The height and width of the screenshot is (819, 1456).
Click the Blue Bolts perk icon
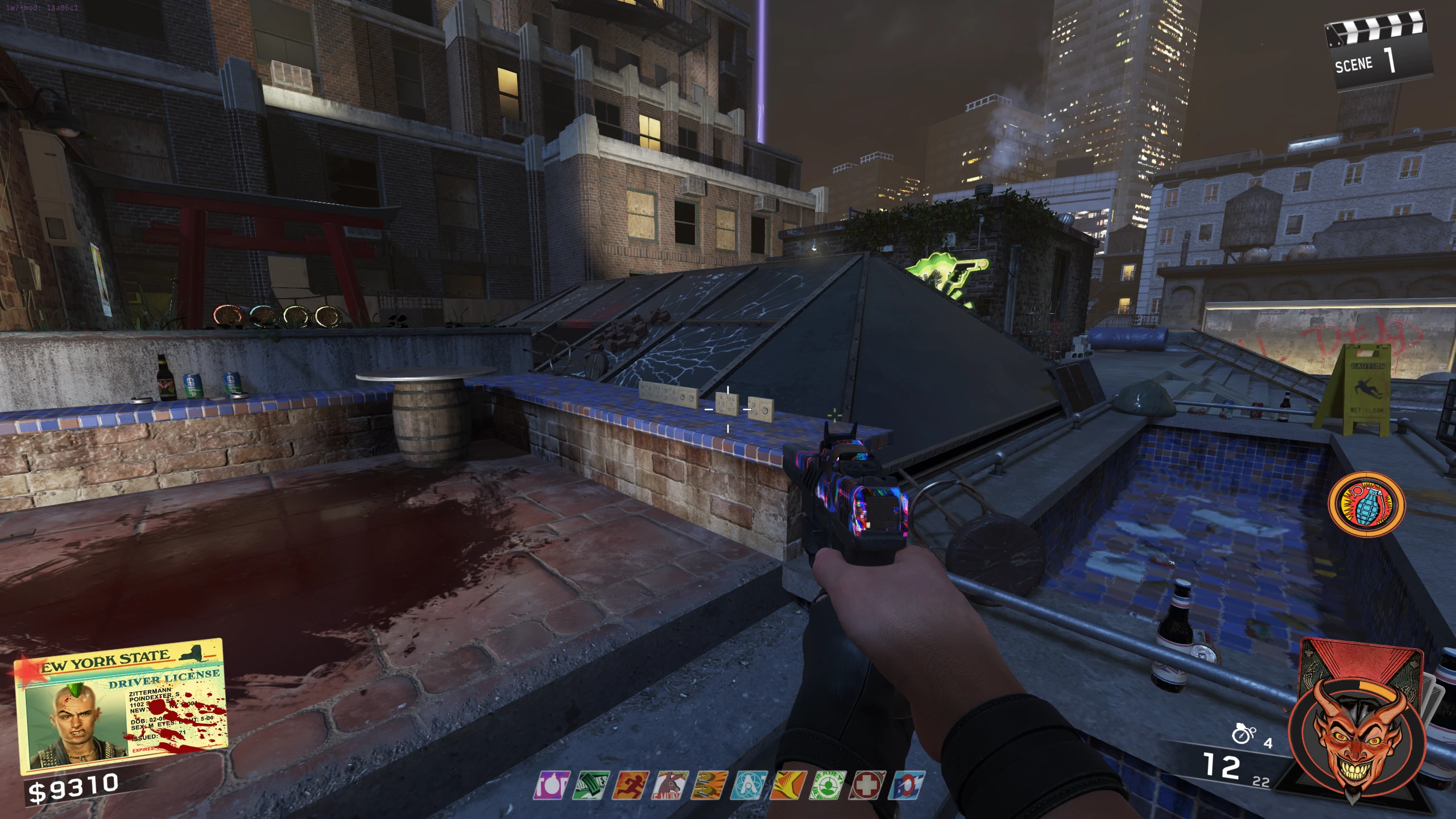pos(908,785)
